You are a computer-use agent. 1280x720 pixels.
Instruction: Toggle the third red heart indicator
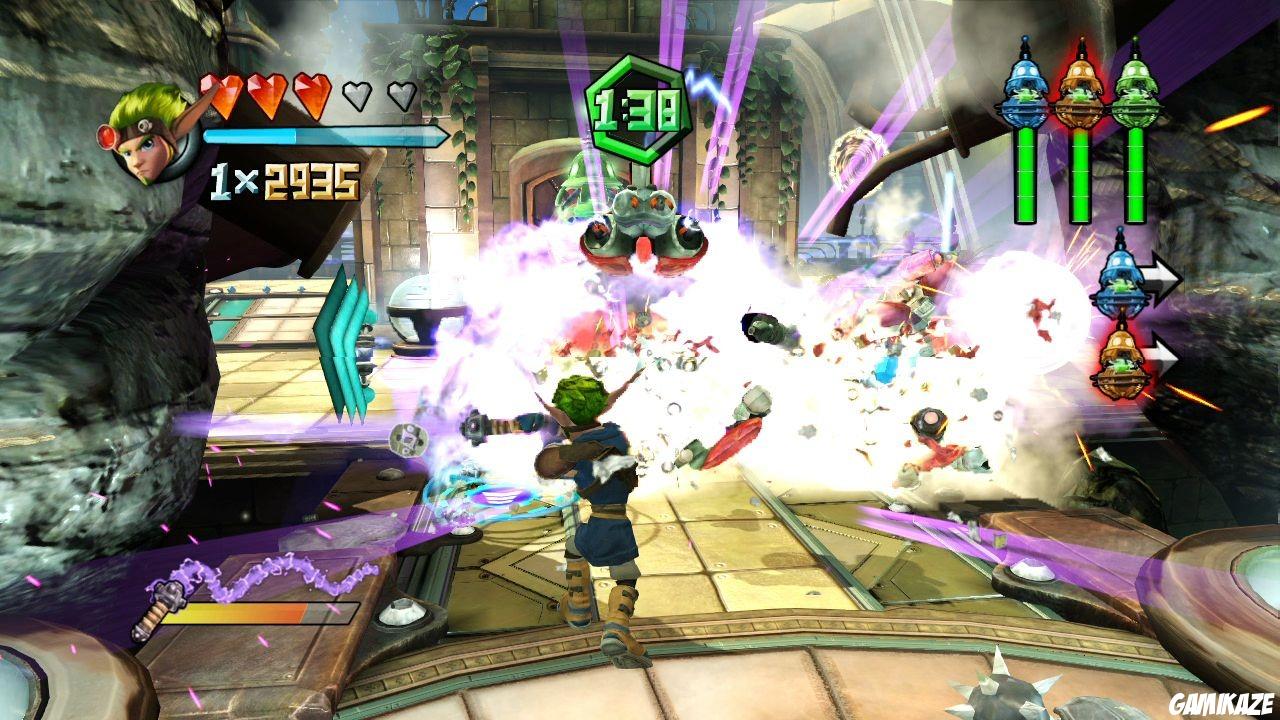(311, 95)
